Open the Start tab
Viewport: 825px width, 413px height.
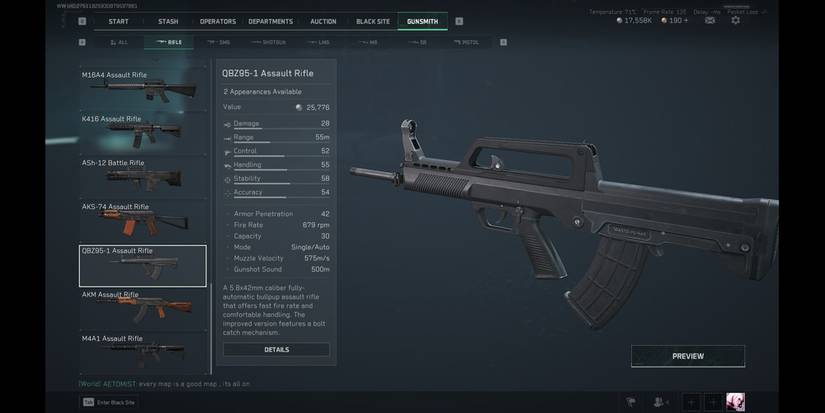118,21
